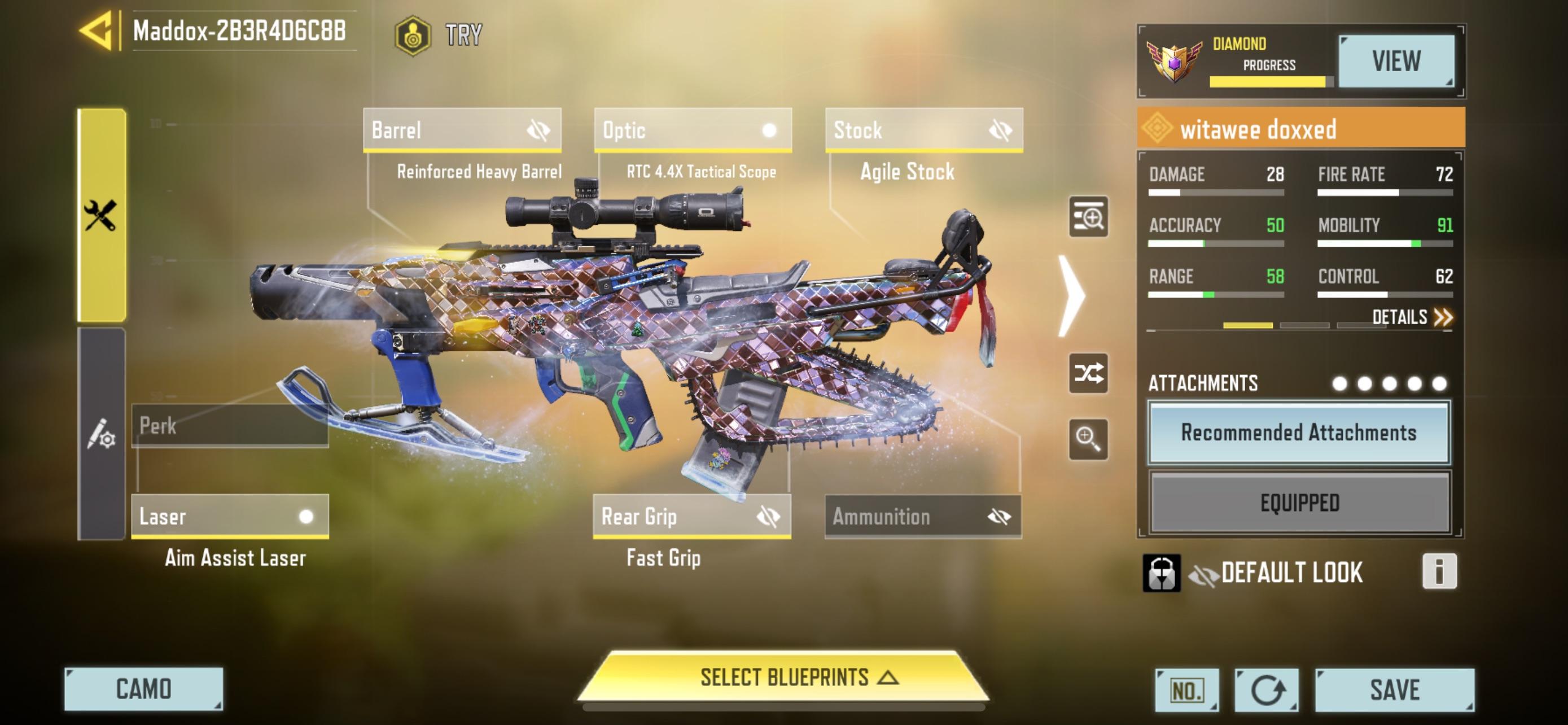Screen dimensions: 1568x725
Task: Open the Optic attachment slot
Action: click(x=693, y=130)
